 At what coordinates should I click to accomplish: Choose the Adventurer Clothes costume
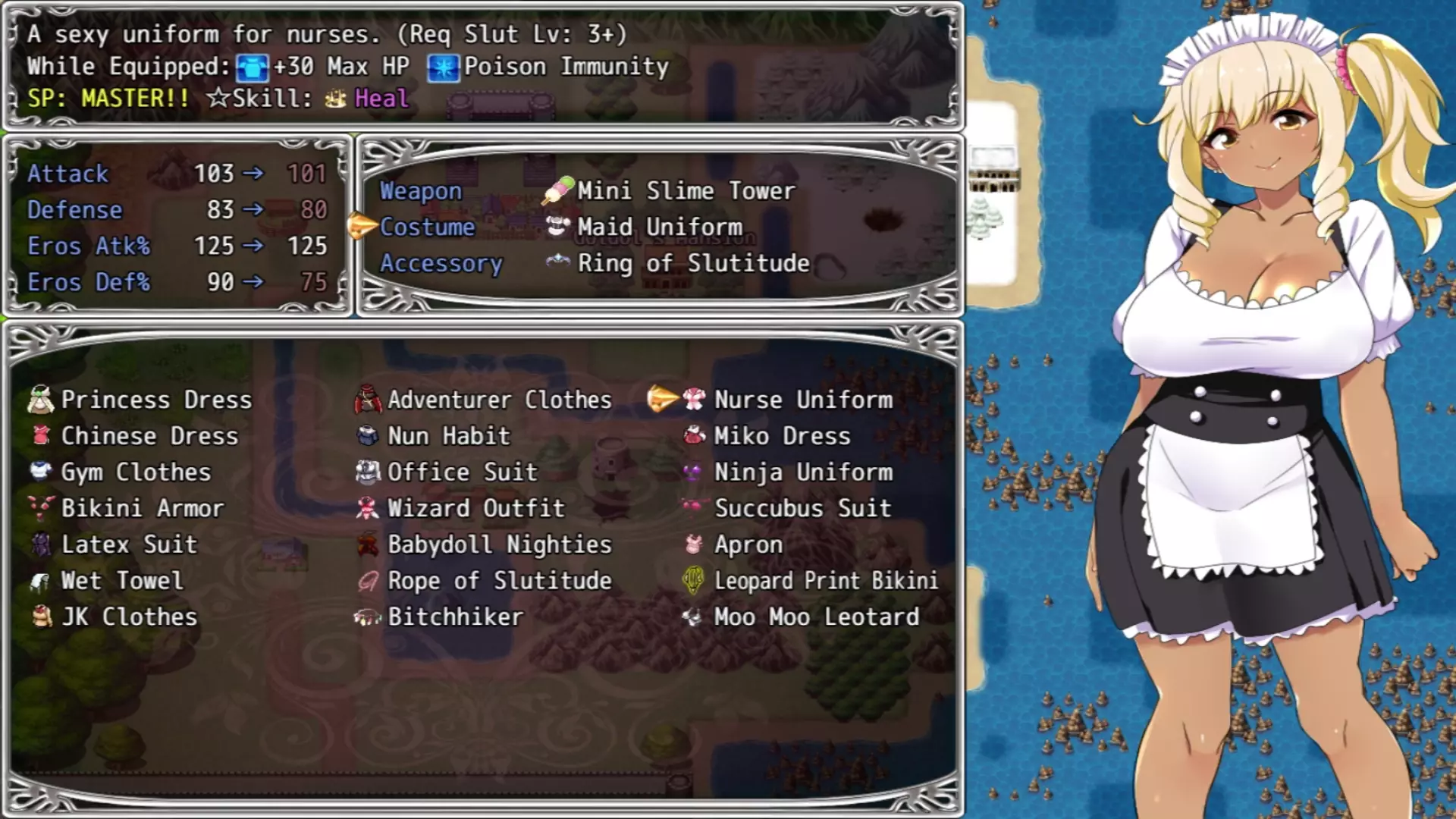[x=499, y=400]
